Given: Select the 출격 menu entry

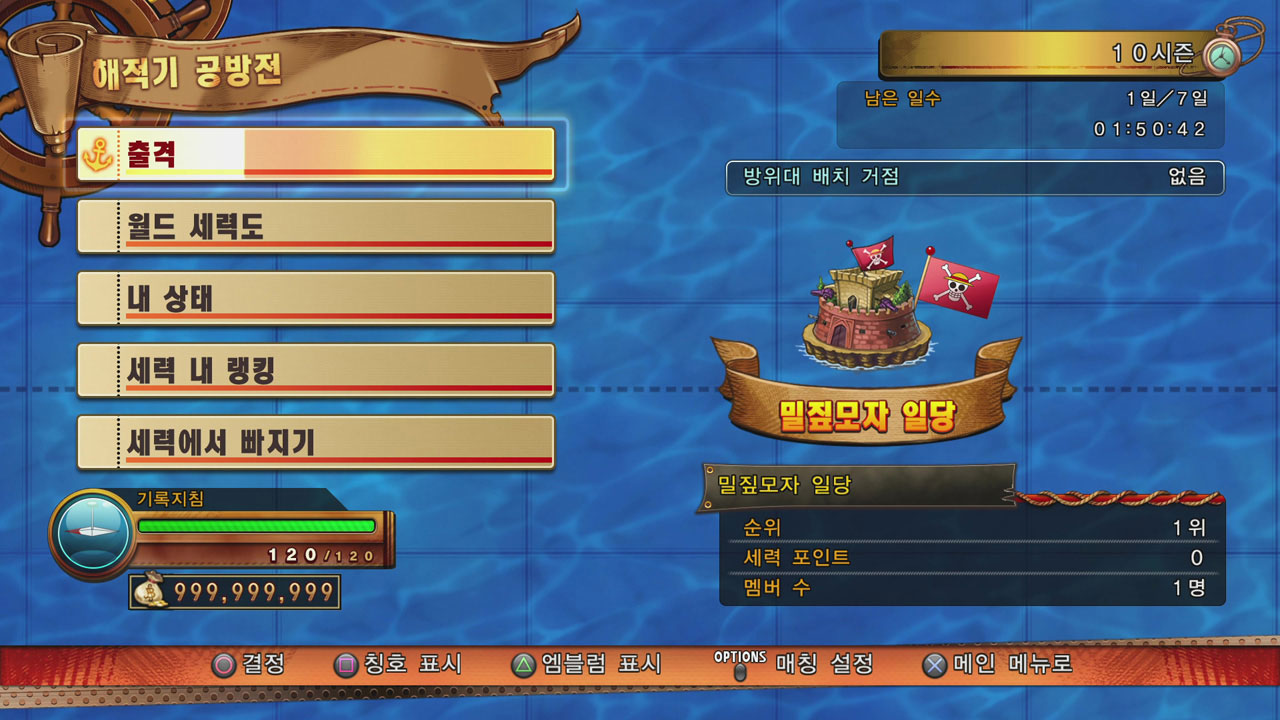Looking at the screenshot, I should 316,154.
